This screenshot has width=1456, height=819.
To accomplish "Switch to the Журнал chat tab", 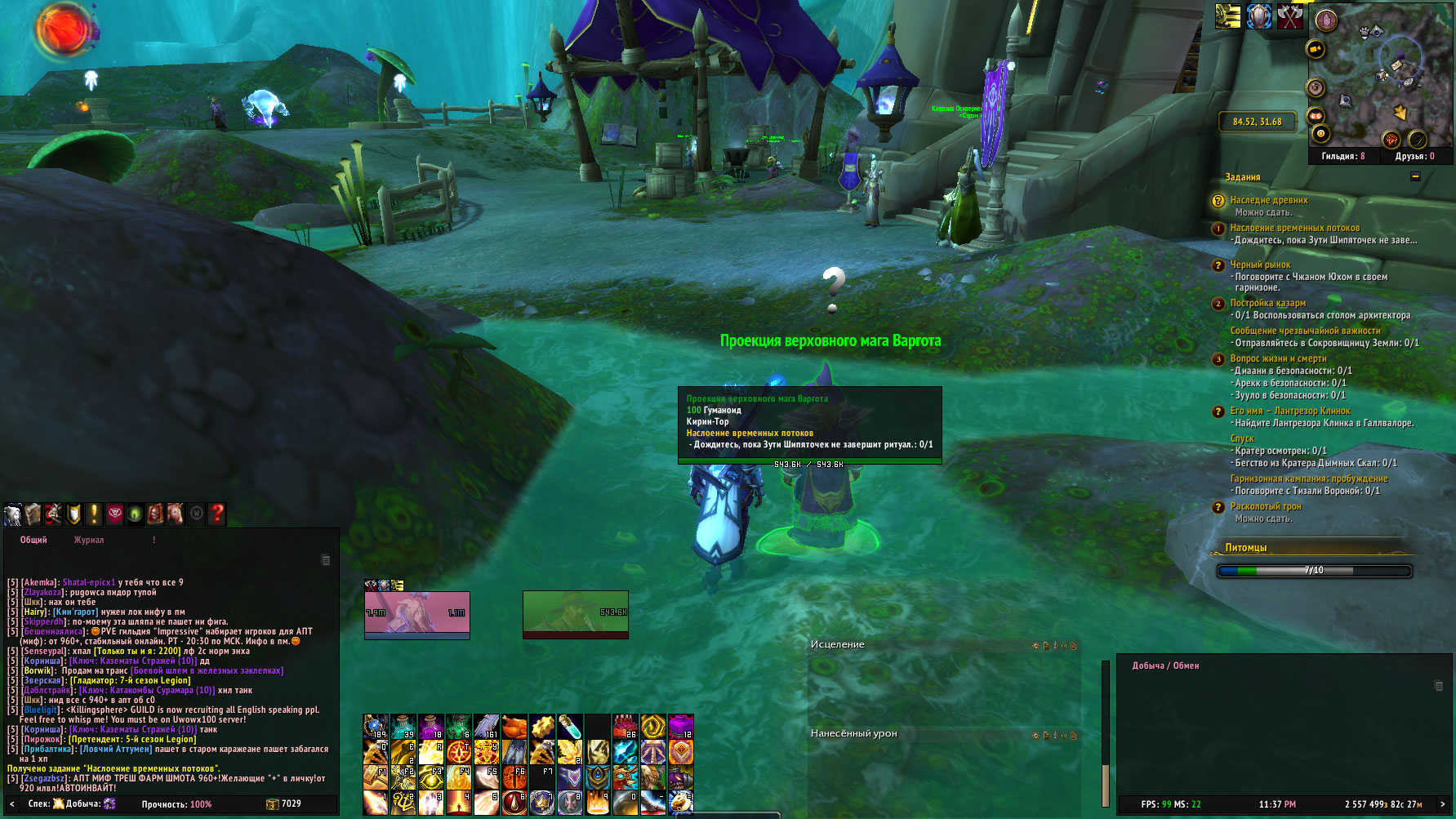I will [89, 540].
